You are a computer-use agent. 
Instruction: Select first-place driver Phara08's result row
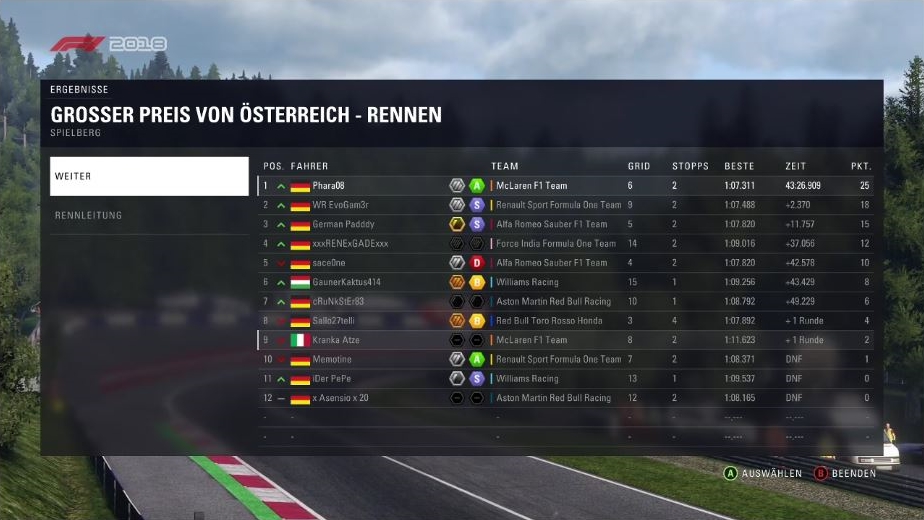pos(566,186)
